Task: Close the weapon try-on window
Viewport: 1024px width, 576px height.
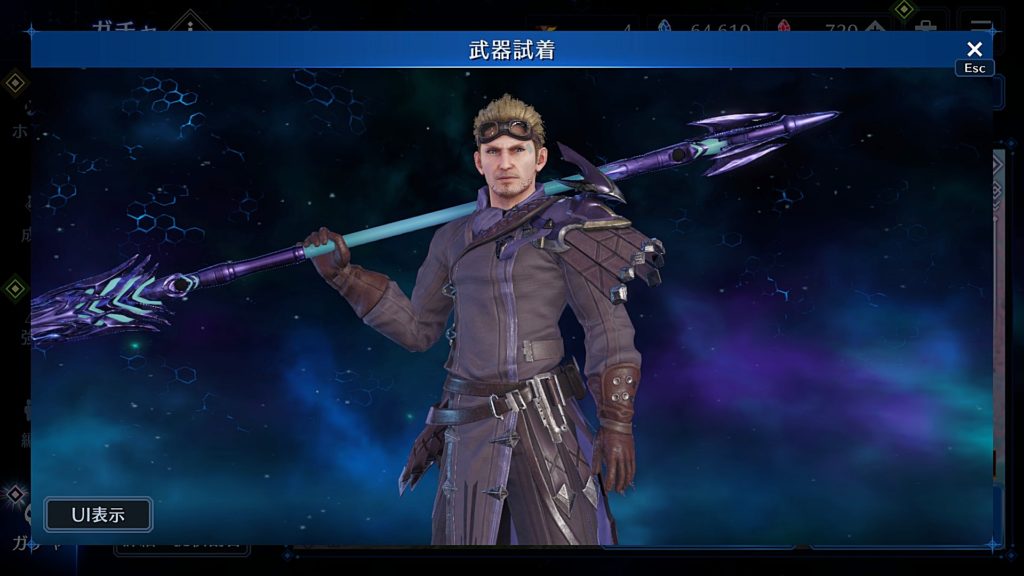Action: coord(974,49)
